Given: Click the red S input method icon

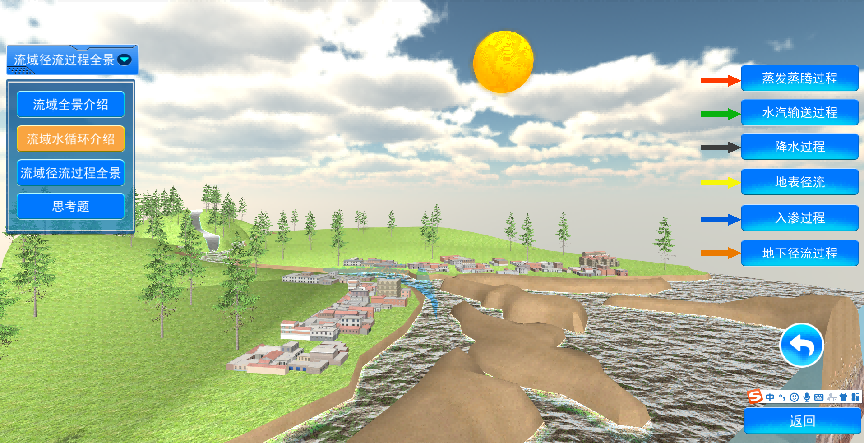Looking at the screenshot, I should (x=756, y=397).
